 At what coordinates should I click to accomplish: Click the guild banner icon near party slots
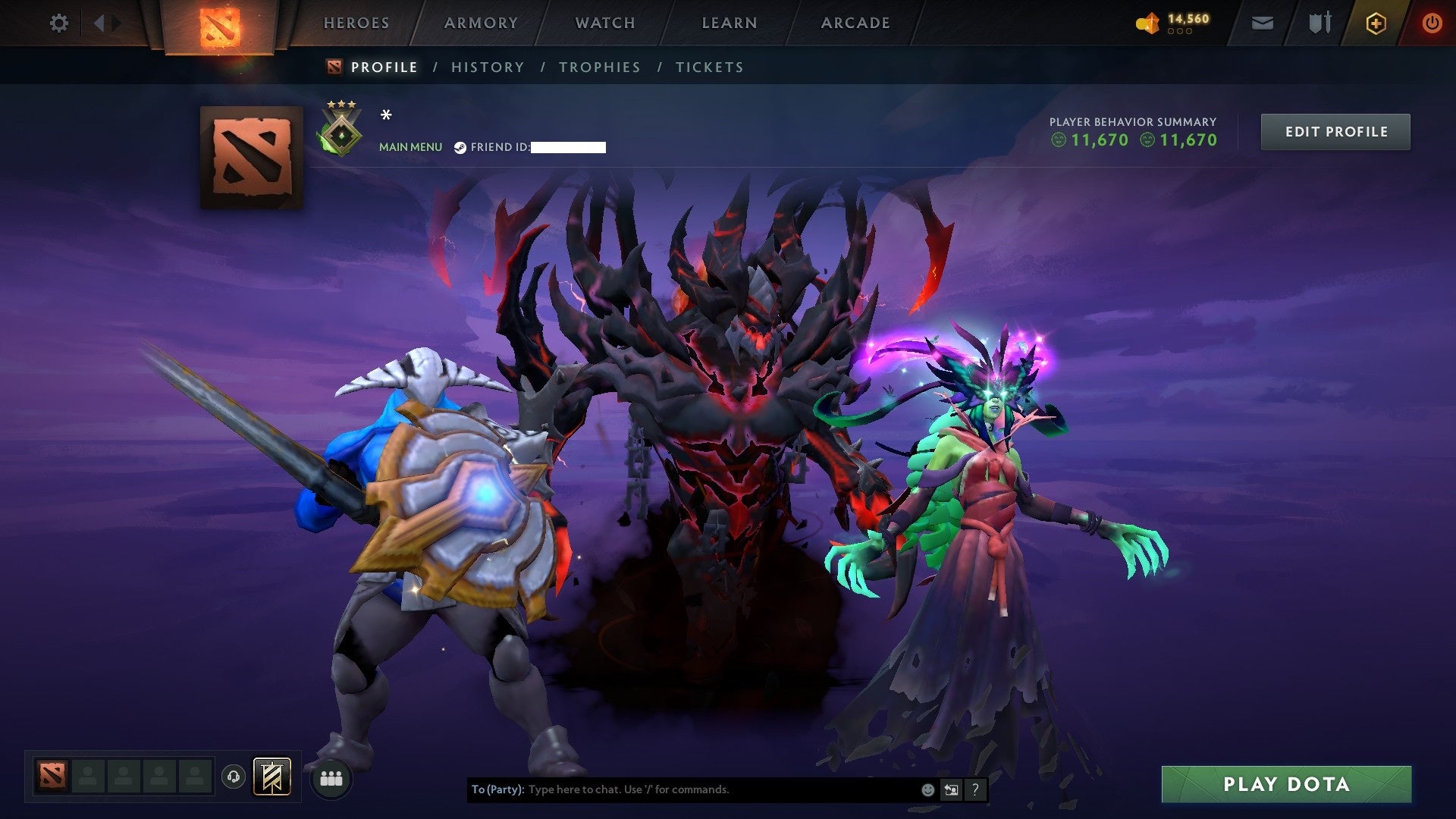pos(273,778)
